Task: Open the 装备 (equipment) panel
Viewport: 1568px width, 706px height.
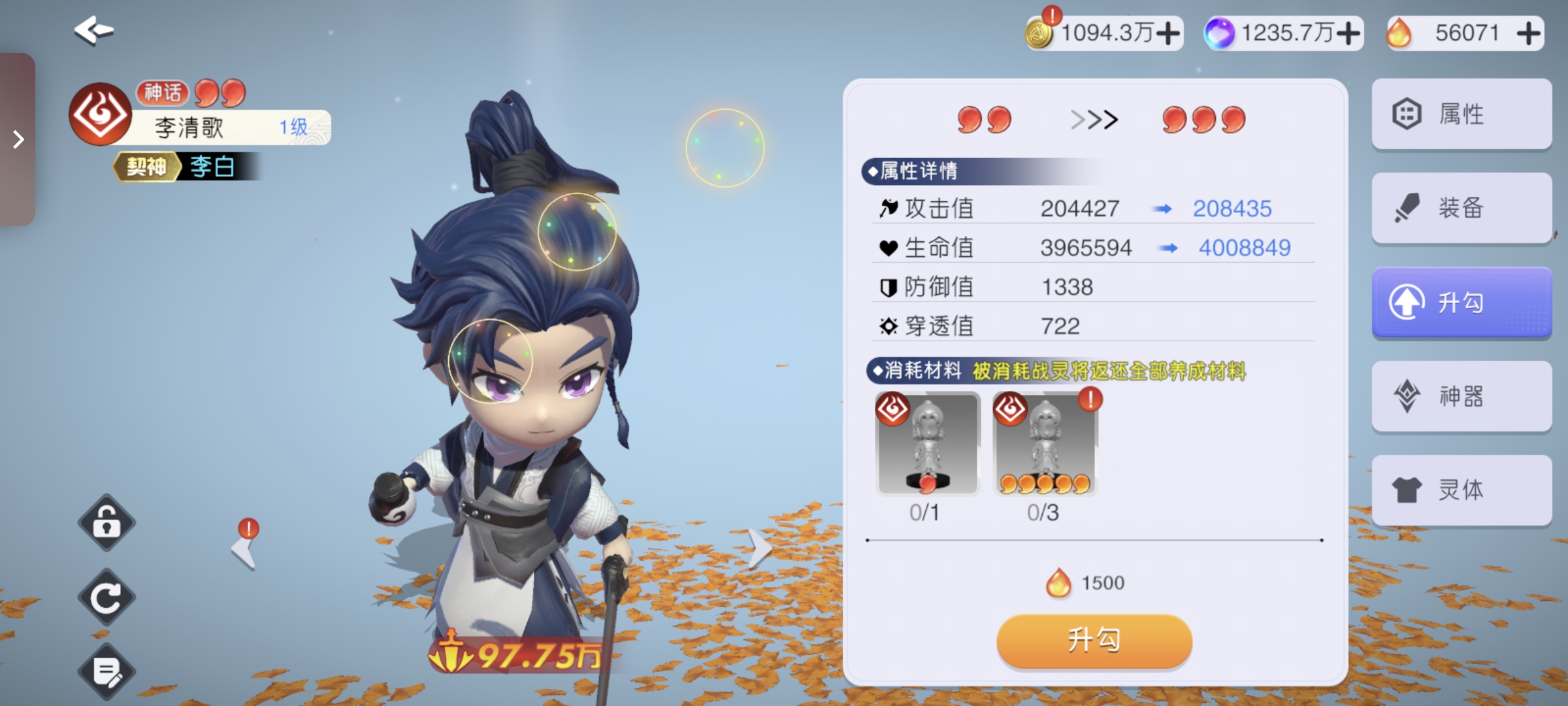Action: pyautogui.click(x=1461, y=208)
